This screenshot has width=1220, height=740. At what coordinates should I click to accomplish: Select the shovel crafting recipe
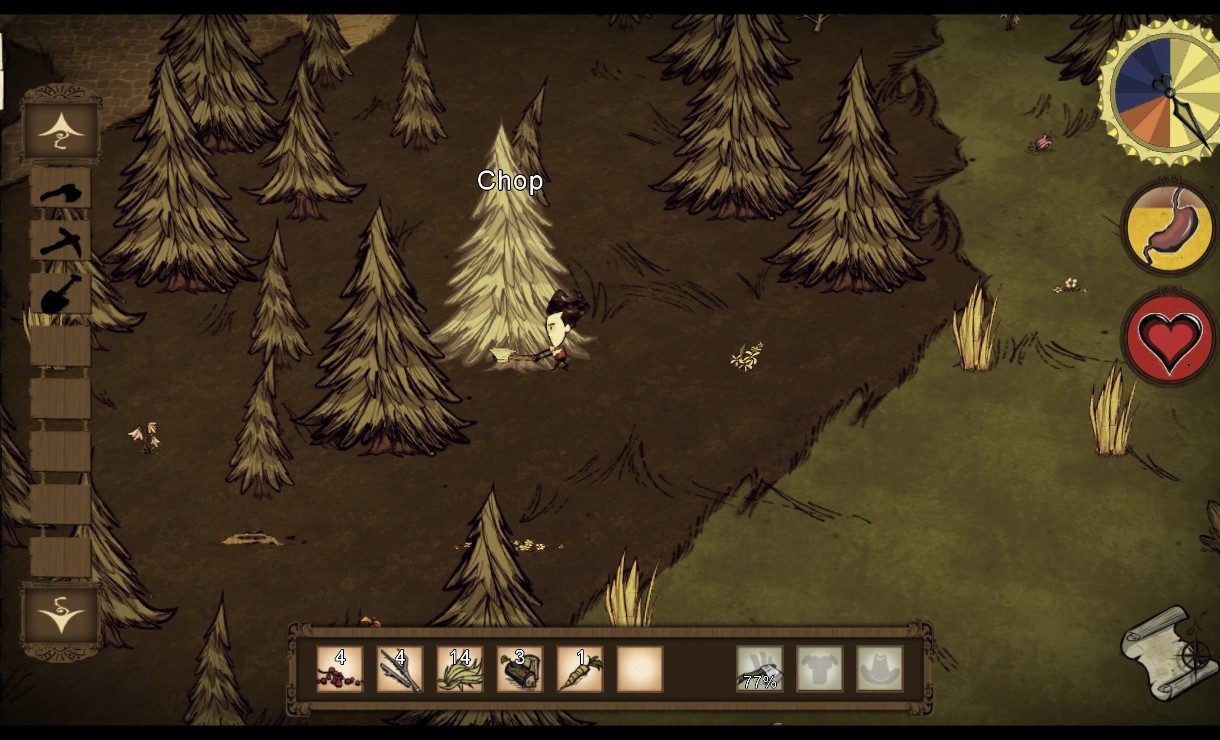tap(60, 294)
